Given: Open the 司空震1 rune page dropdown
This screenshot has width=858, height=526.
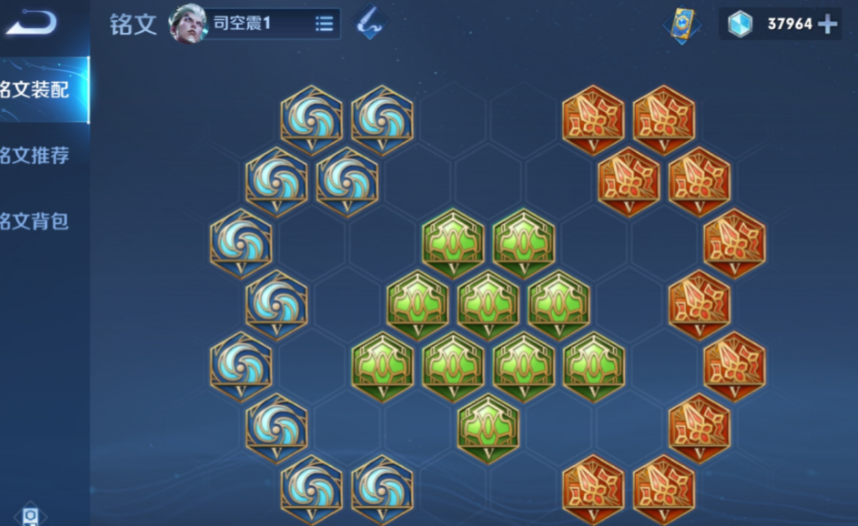Looking at the screenshot, I should point(324,23).
